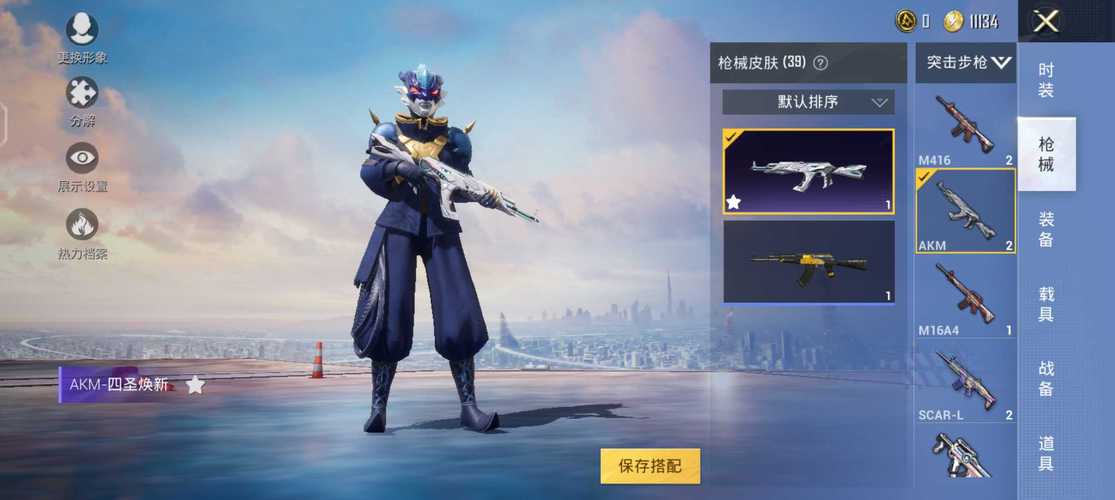Switch to the 装备 equipment tab

(x=1046, y=229)
